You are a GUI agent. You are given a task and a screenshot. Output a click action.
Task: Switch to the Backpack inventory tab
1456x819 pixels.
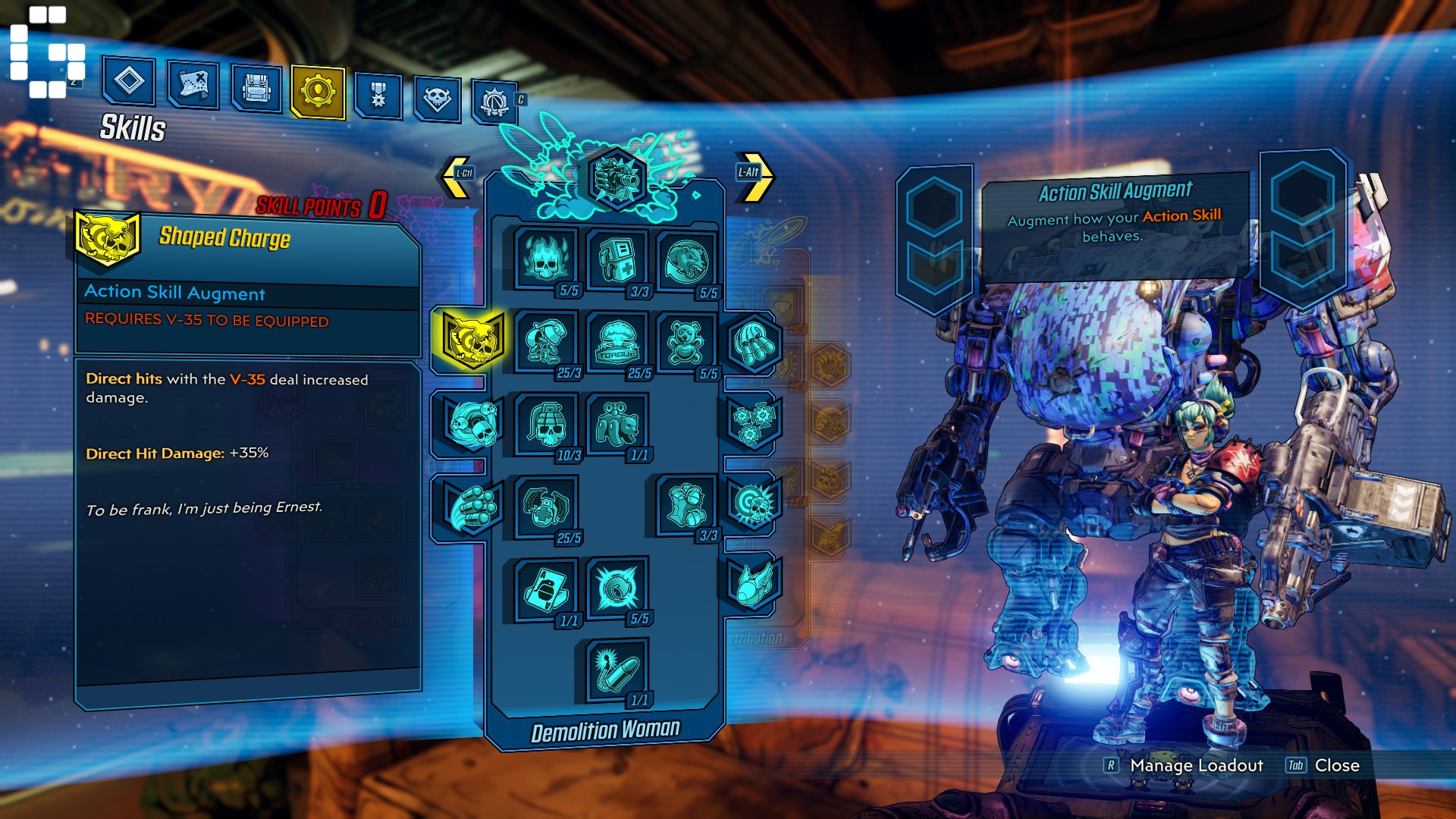(x=258, y=89)
